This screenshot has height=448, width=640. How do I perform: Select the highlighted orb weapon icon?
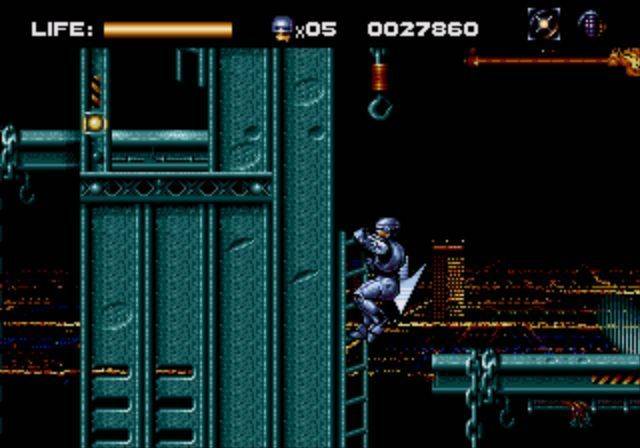point(544,24)
